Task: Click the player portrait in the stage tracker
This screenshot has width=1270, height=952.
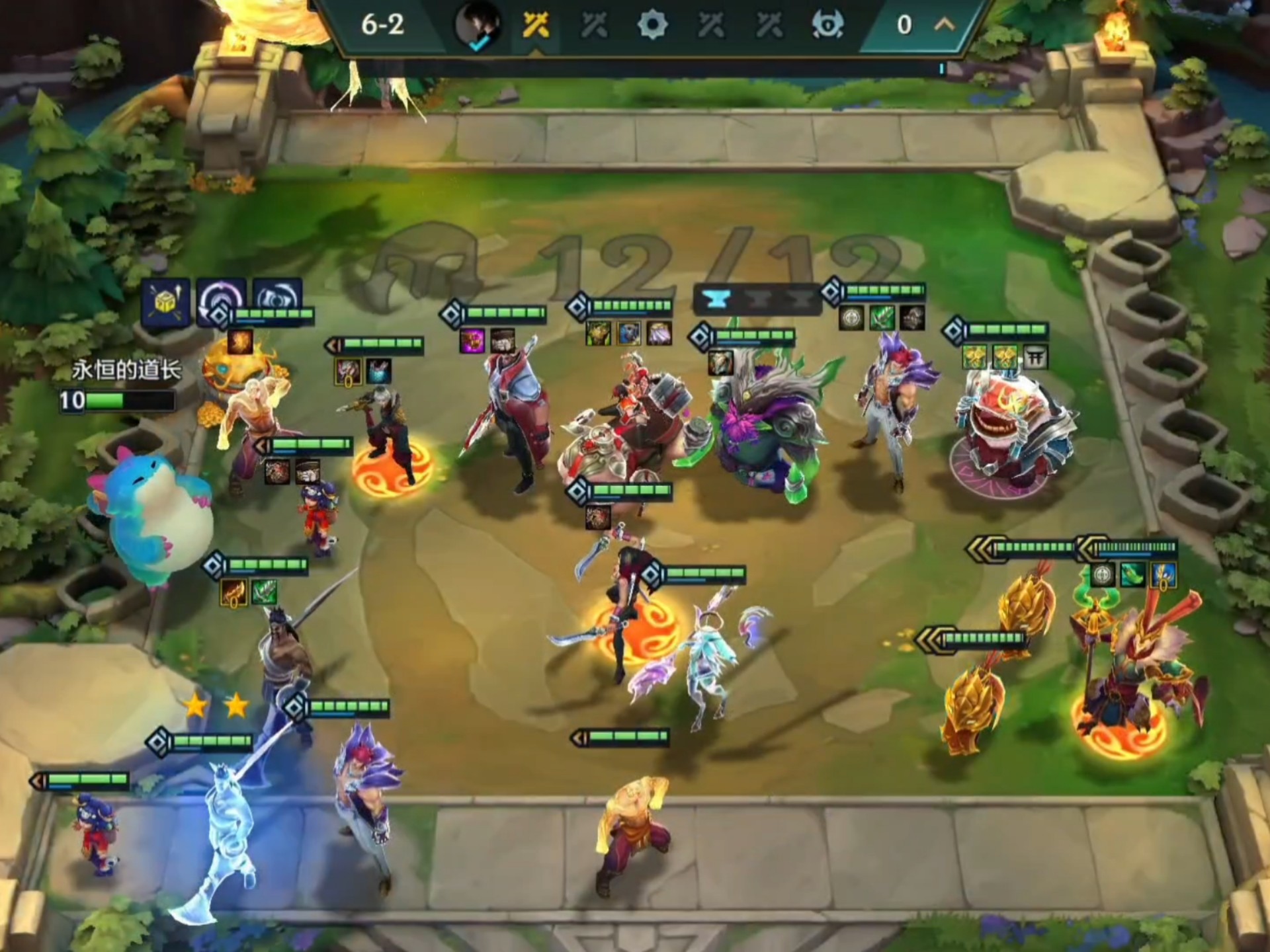Action: 477,26
